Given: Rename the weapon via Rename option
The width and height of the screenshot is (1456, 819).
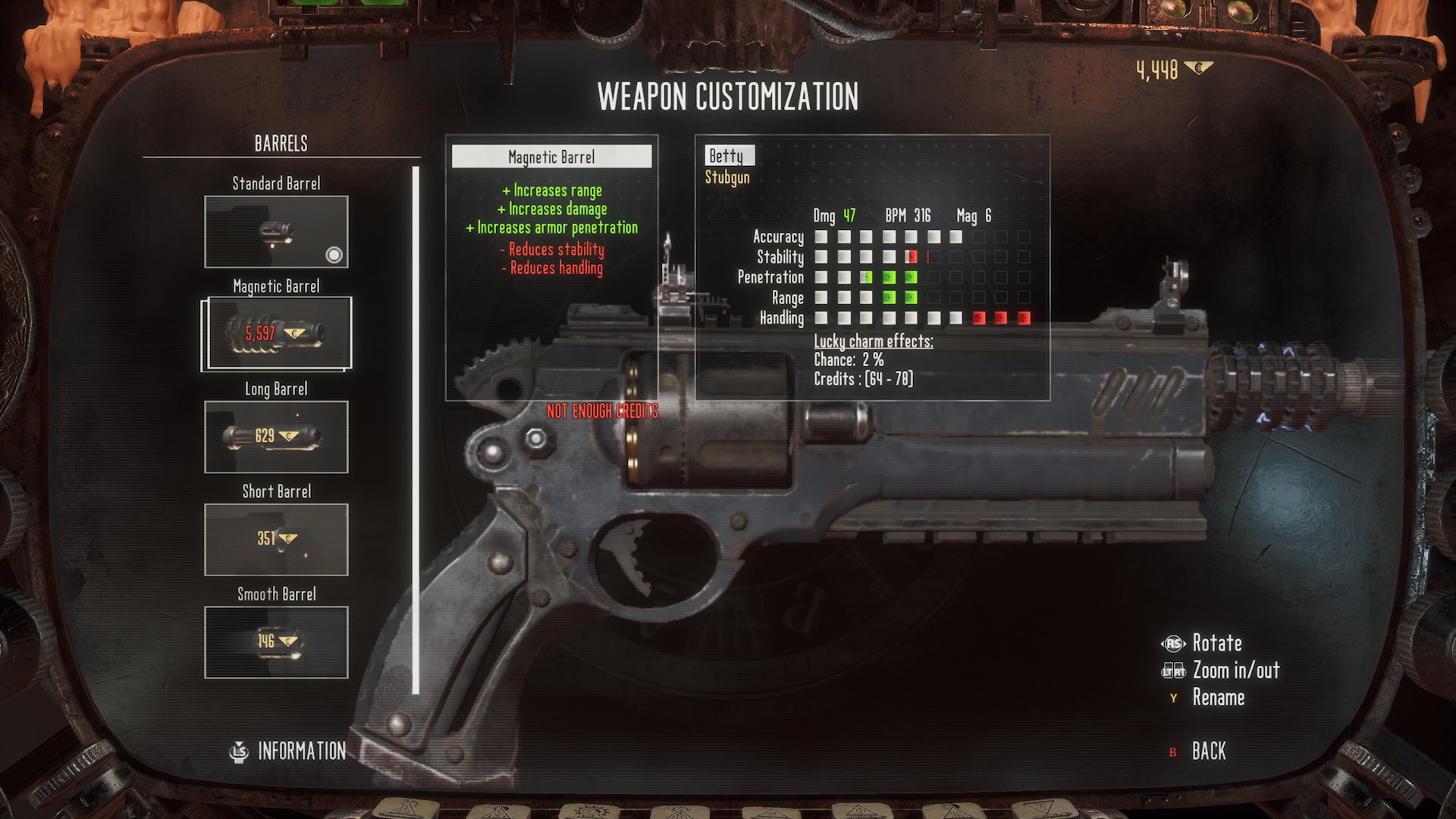Looking at the screenshot, I should (x=1218, y=698).
